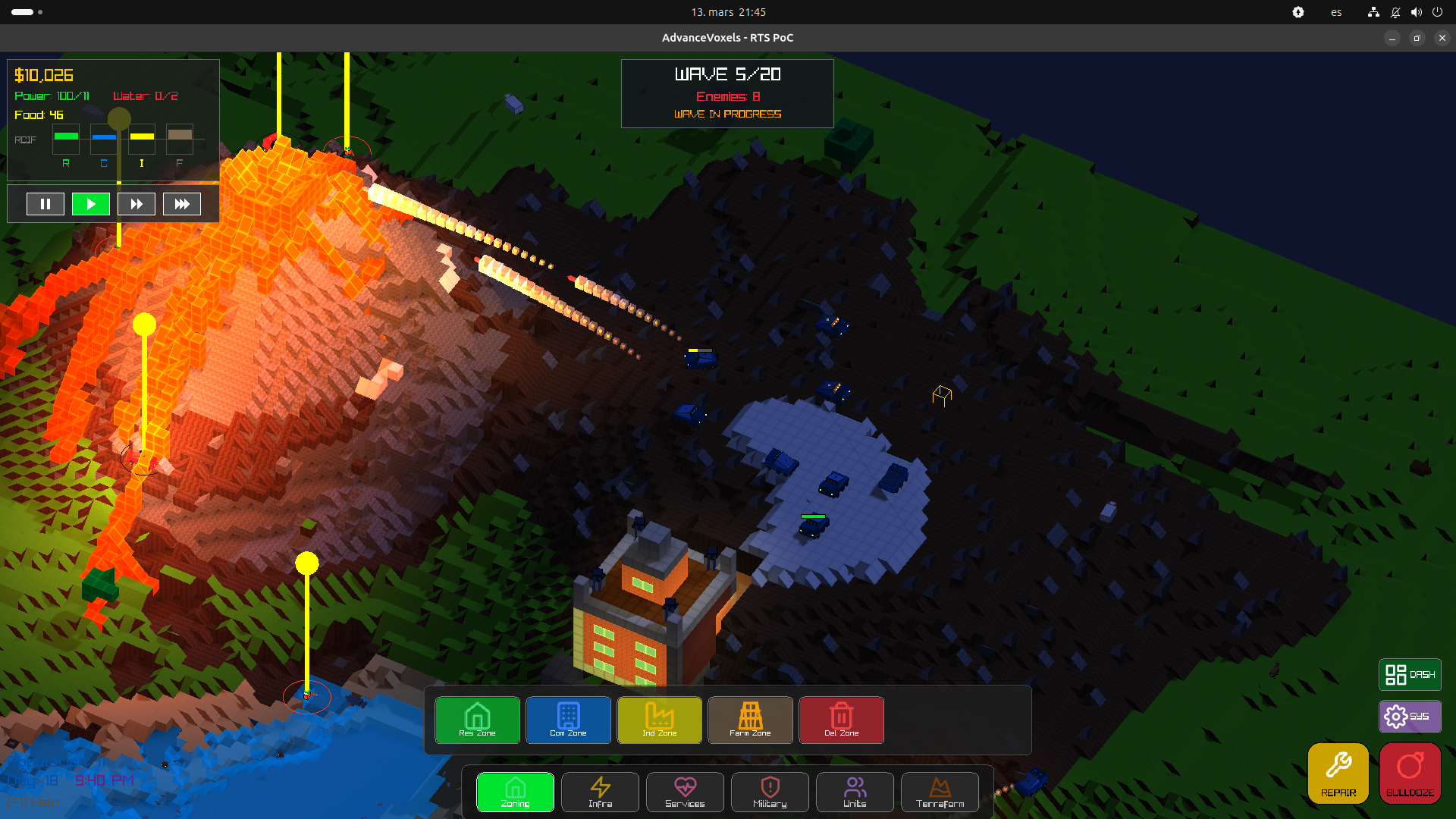Image resolution: width=1456 pixels, height=819 pixels.
Task: Activate the Repair tool
Action: (1338, 773)
